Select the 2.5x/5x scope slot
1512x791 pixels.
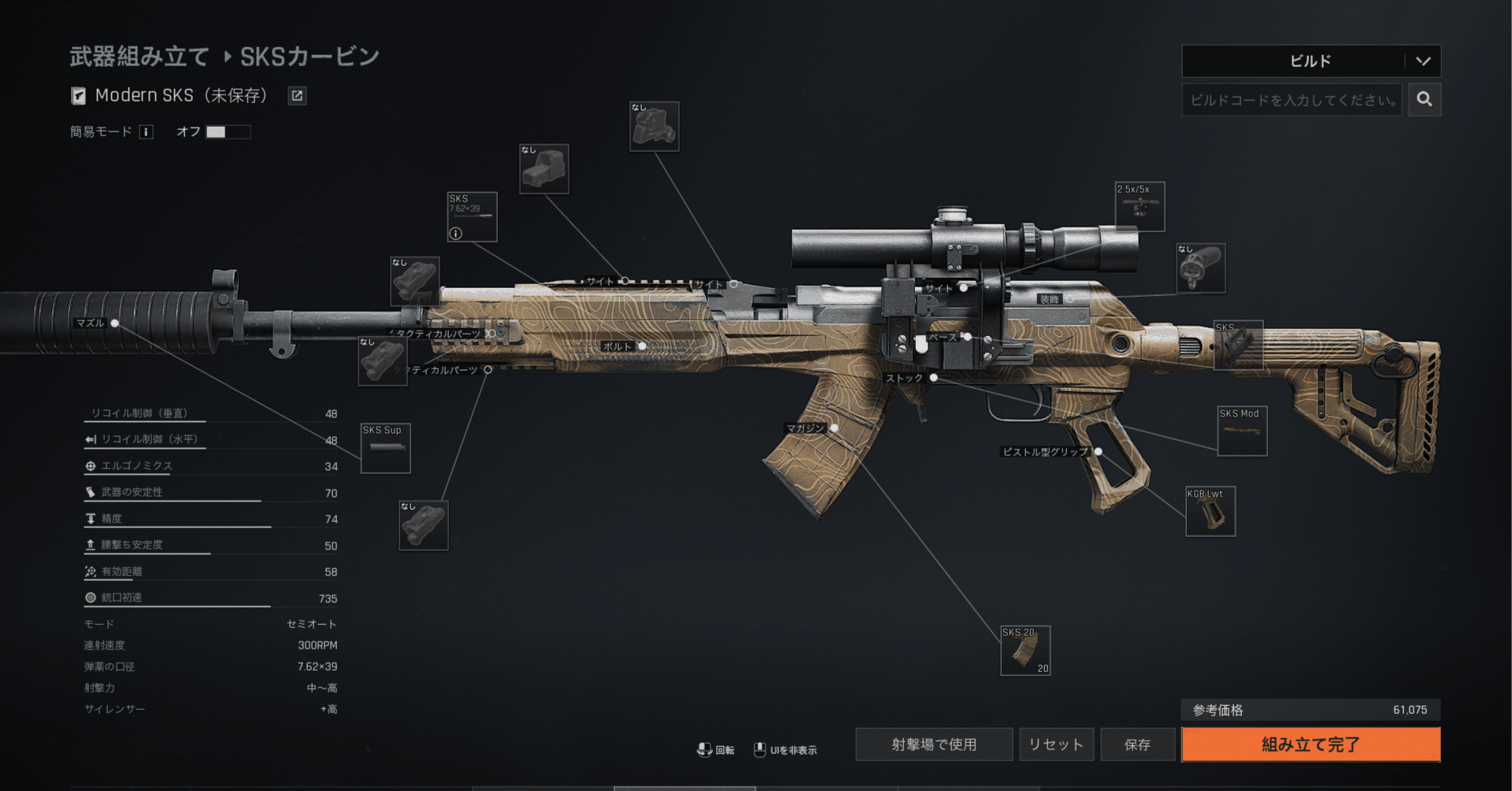(1140, 207)
